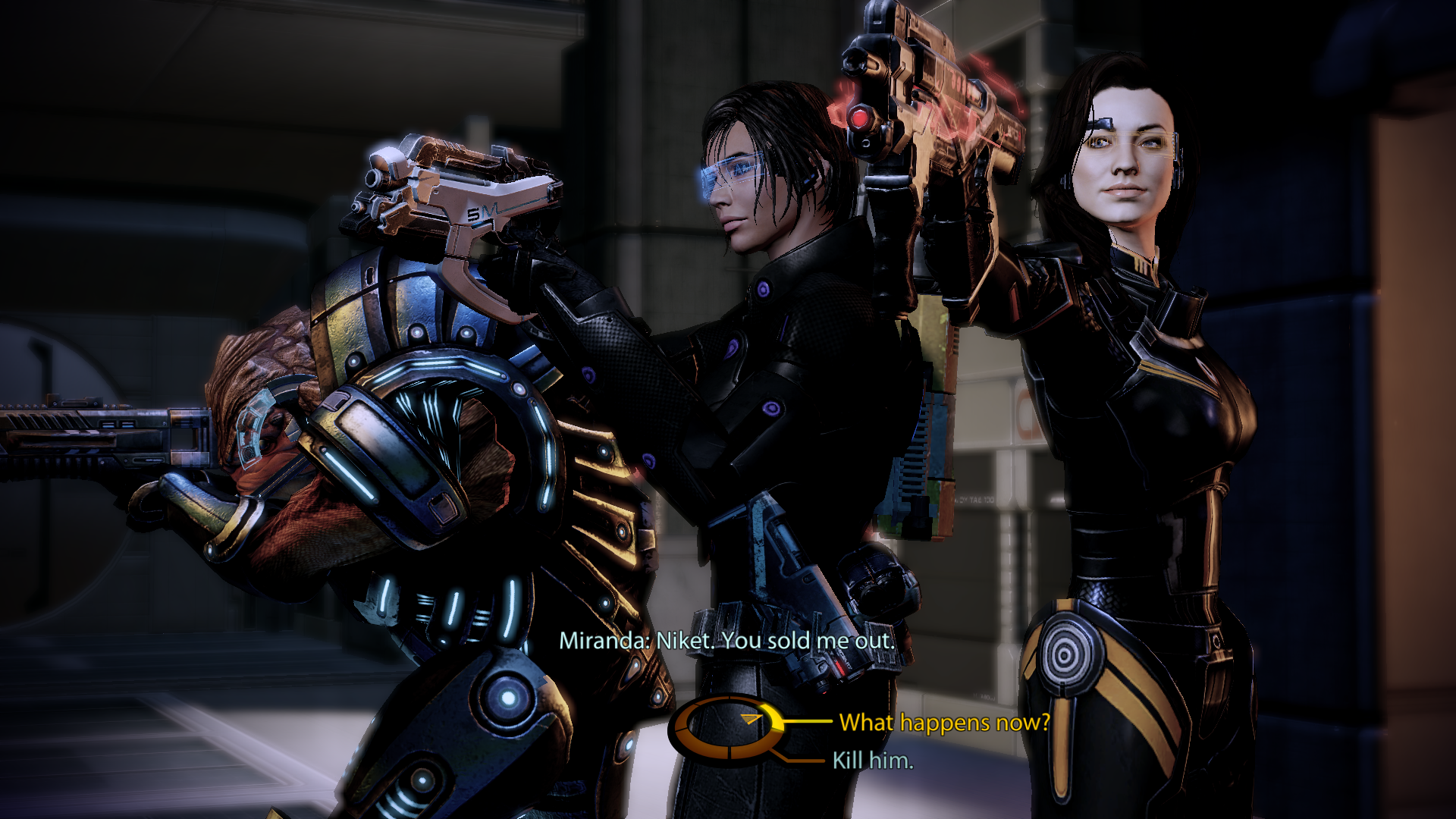Choose the "What happens now?" dialogue reply
Screen dimensions: 1456x819
(944, 723)
